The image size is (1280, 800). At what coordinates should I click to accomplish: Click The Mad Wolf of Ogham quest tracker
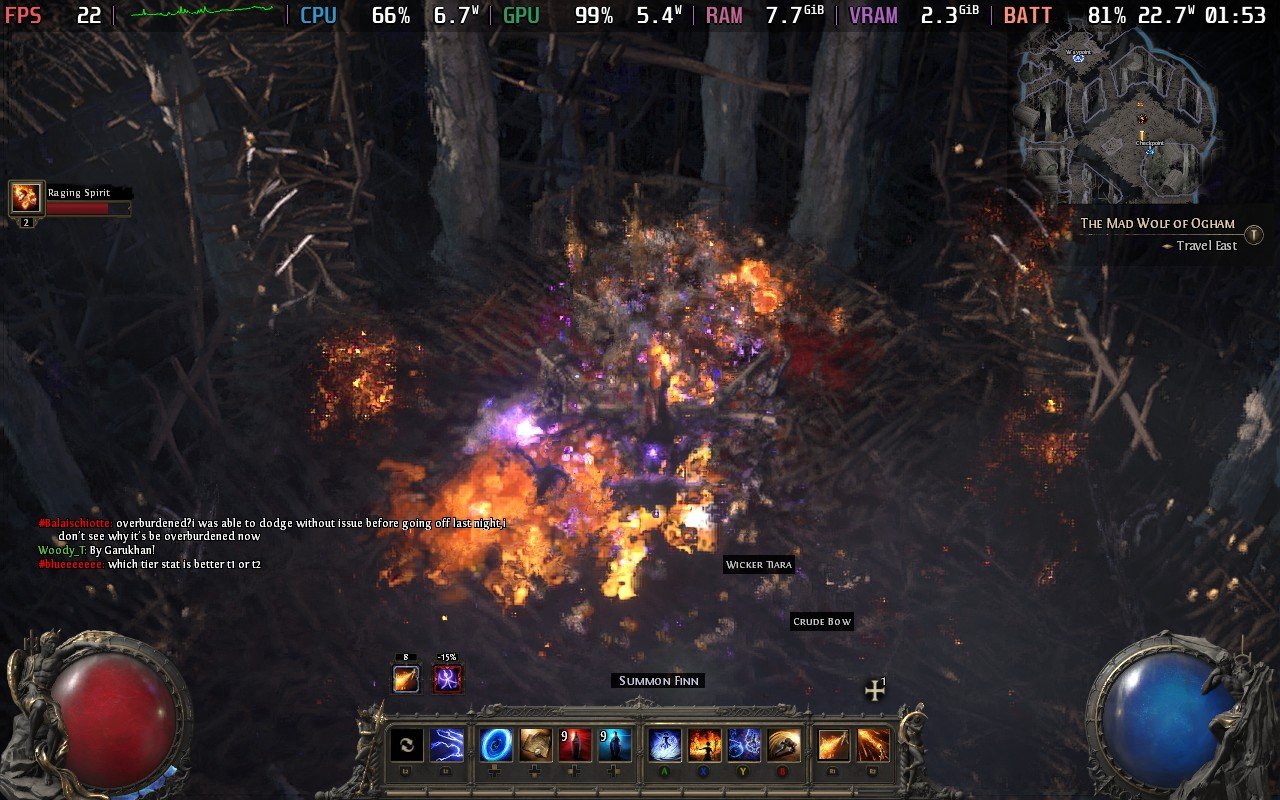[x=1156, y=223]
